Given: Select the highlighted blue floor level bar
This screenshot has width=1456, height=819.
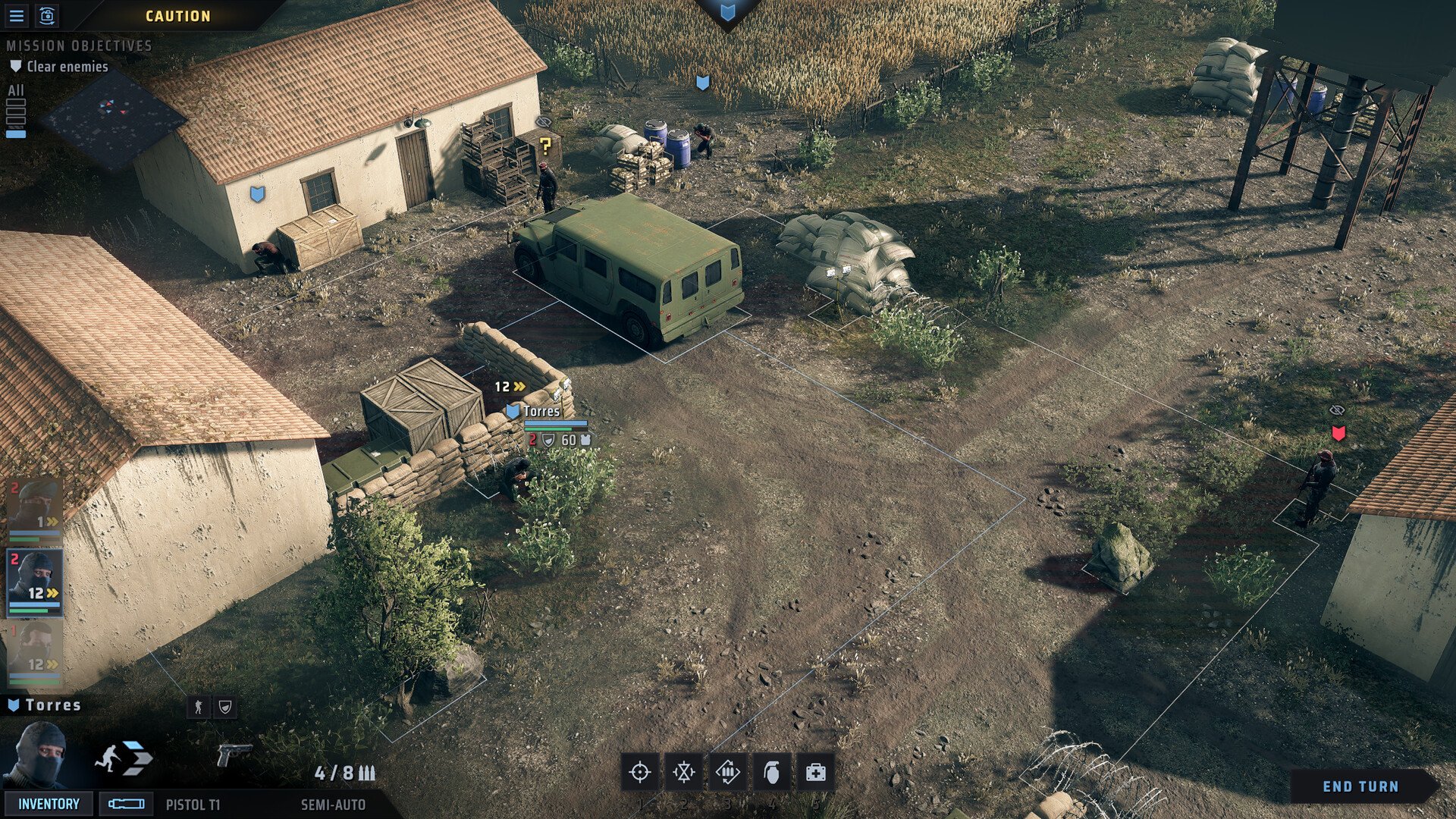Looking at the screenshot, I should (16, 134).
